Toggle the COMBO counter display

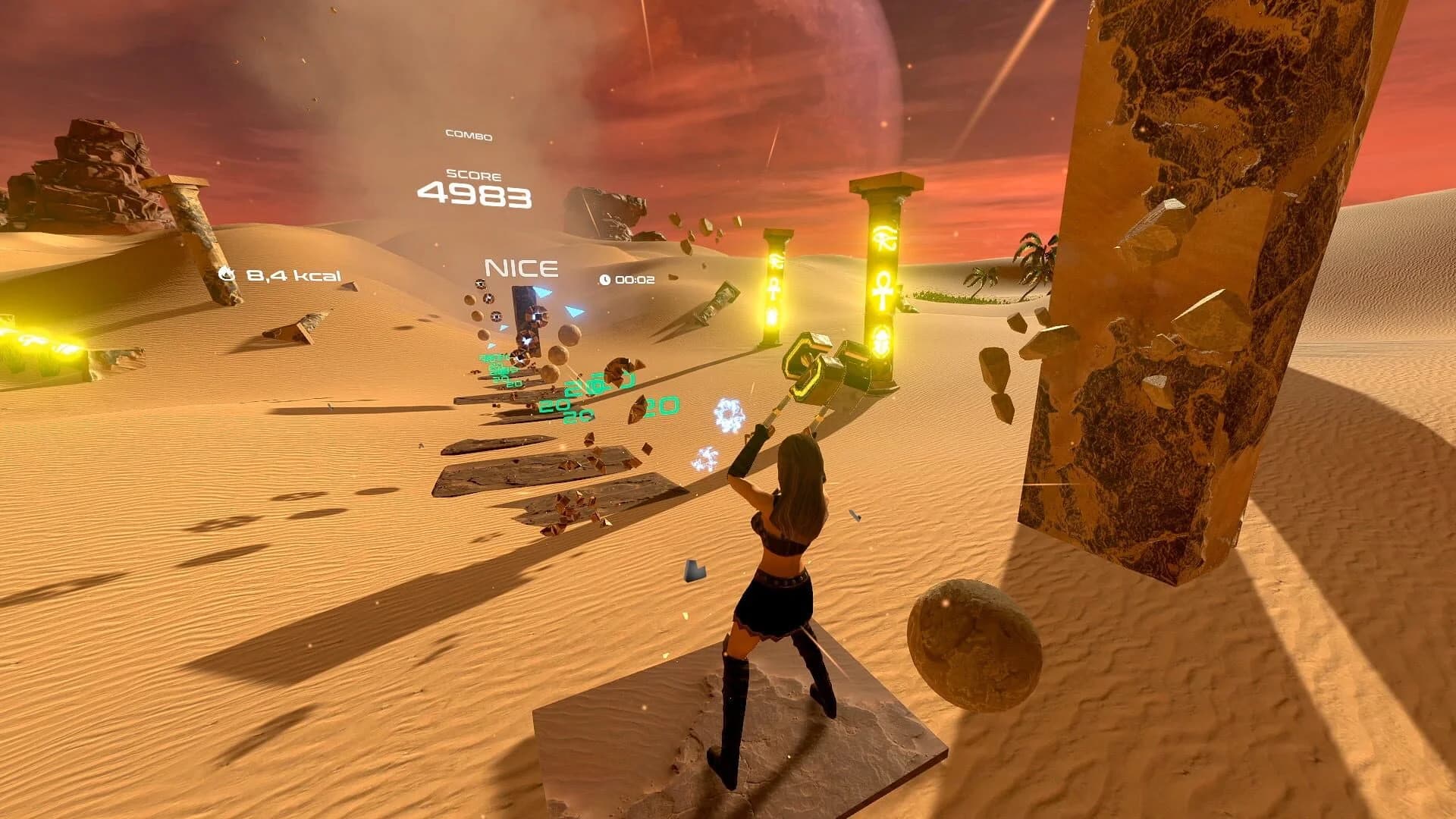click(x=467, y=136)
